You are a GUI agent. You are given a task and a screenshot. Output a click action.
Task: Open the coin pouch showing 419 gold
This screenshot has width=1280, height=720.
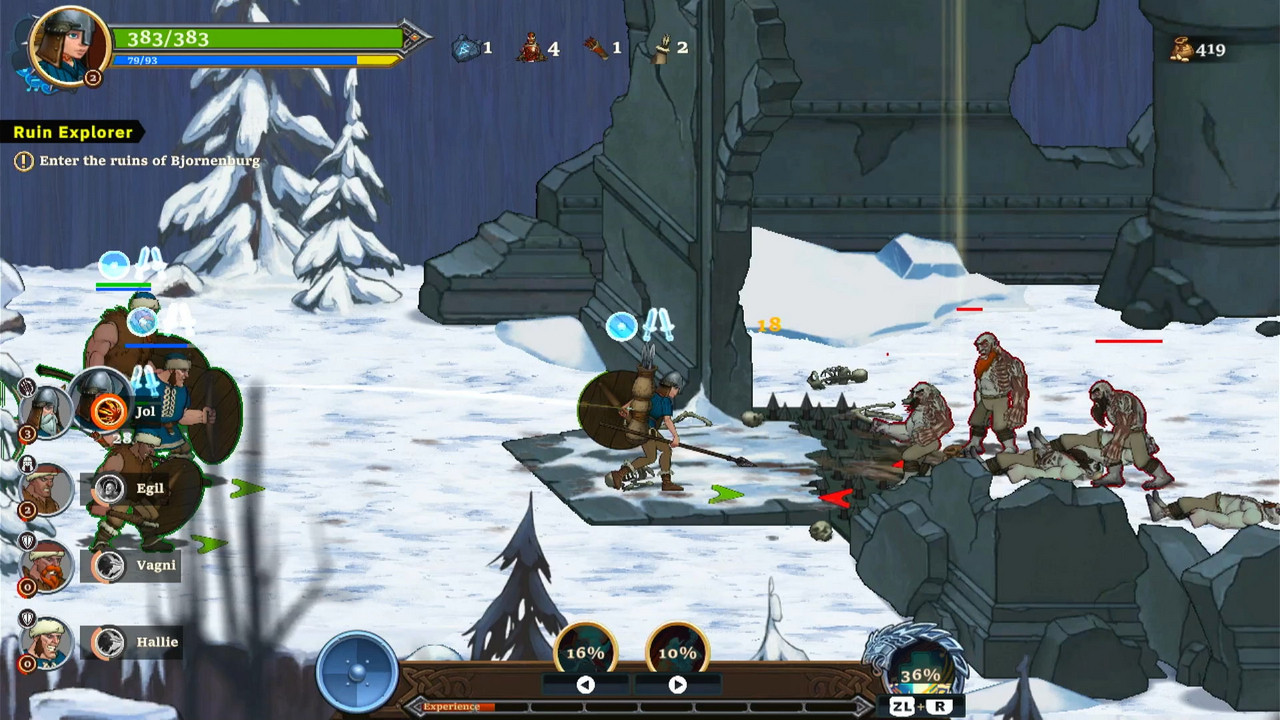click(1183, 49)
